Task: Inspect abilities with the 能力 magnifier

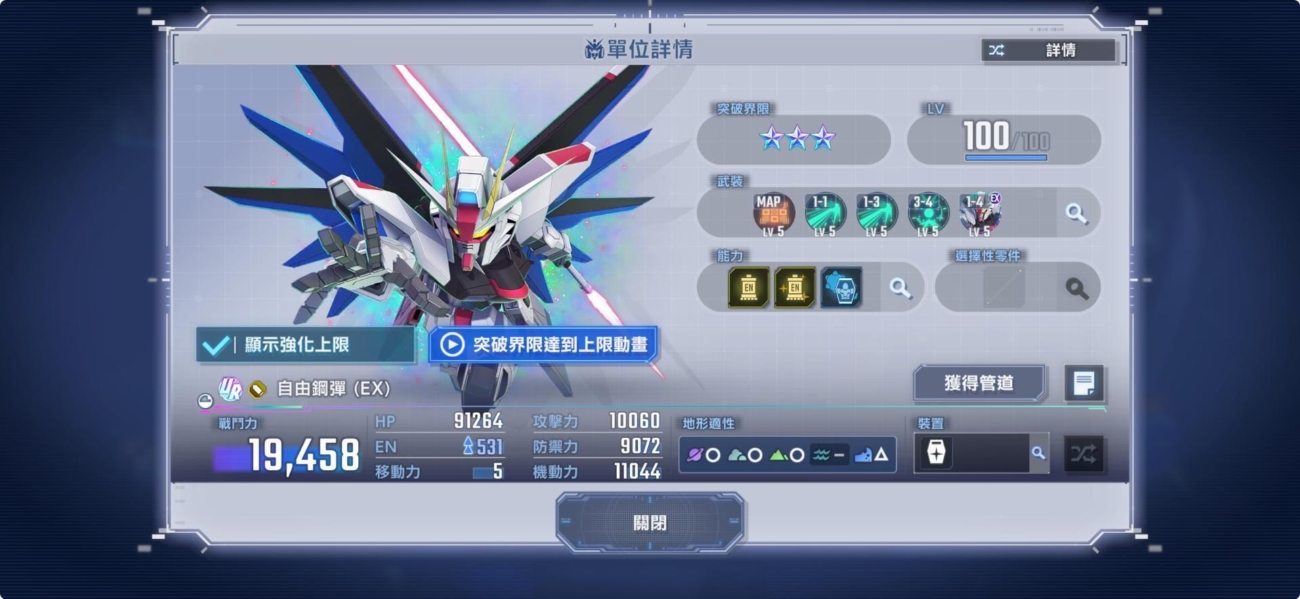Action: [x=900, y=288]
